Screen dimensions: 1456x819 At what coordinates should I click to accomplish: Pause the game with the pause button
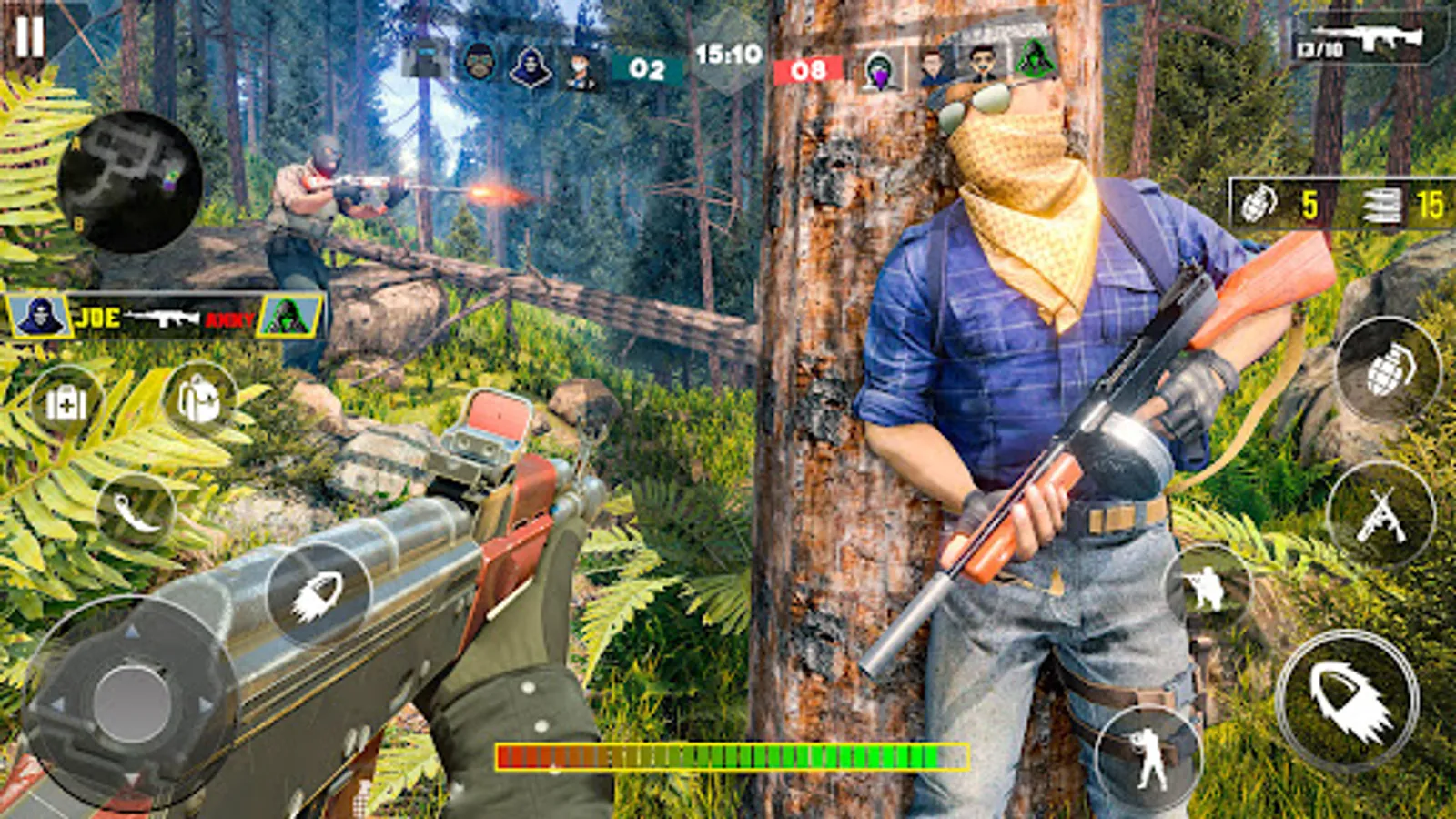29,36
